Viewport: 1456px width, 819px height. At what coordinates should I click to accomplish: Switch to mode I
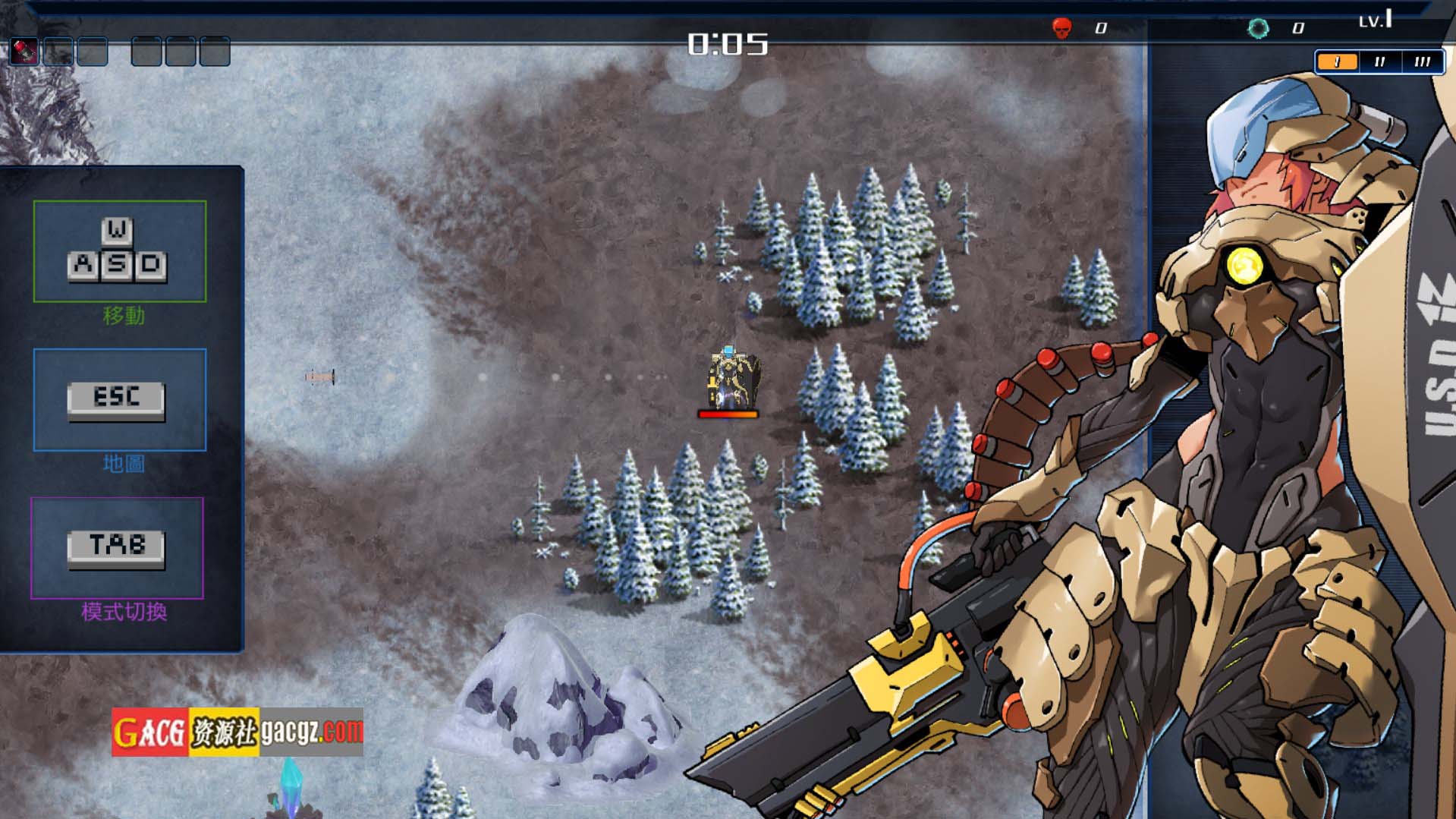point(1337,61)
